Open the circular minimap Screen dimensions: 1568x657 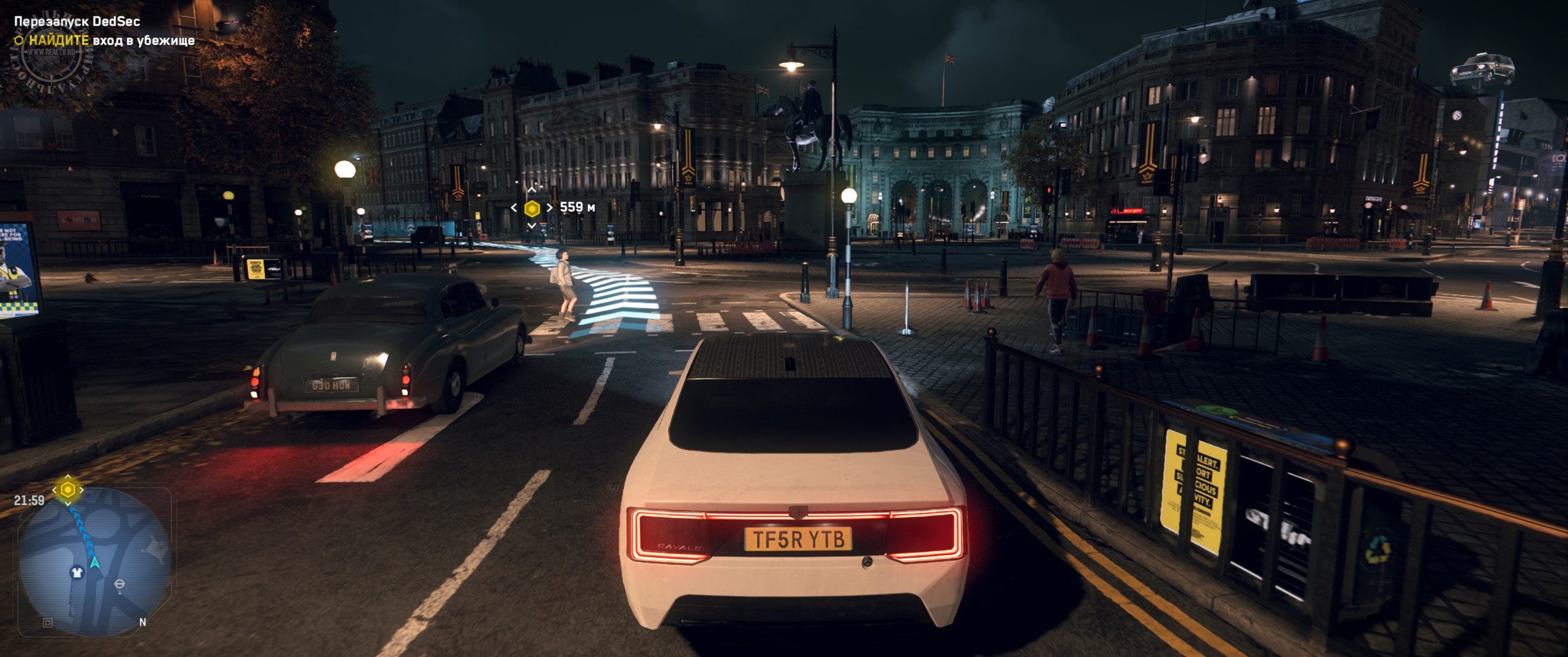95,561
